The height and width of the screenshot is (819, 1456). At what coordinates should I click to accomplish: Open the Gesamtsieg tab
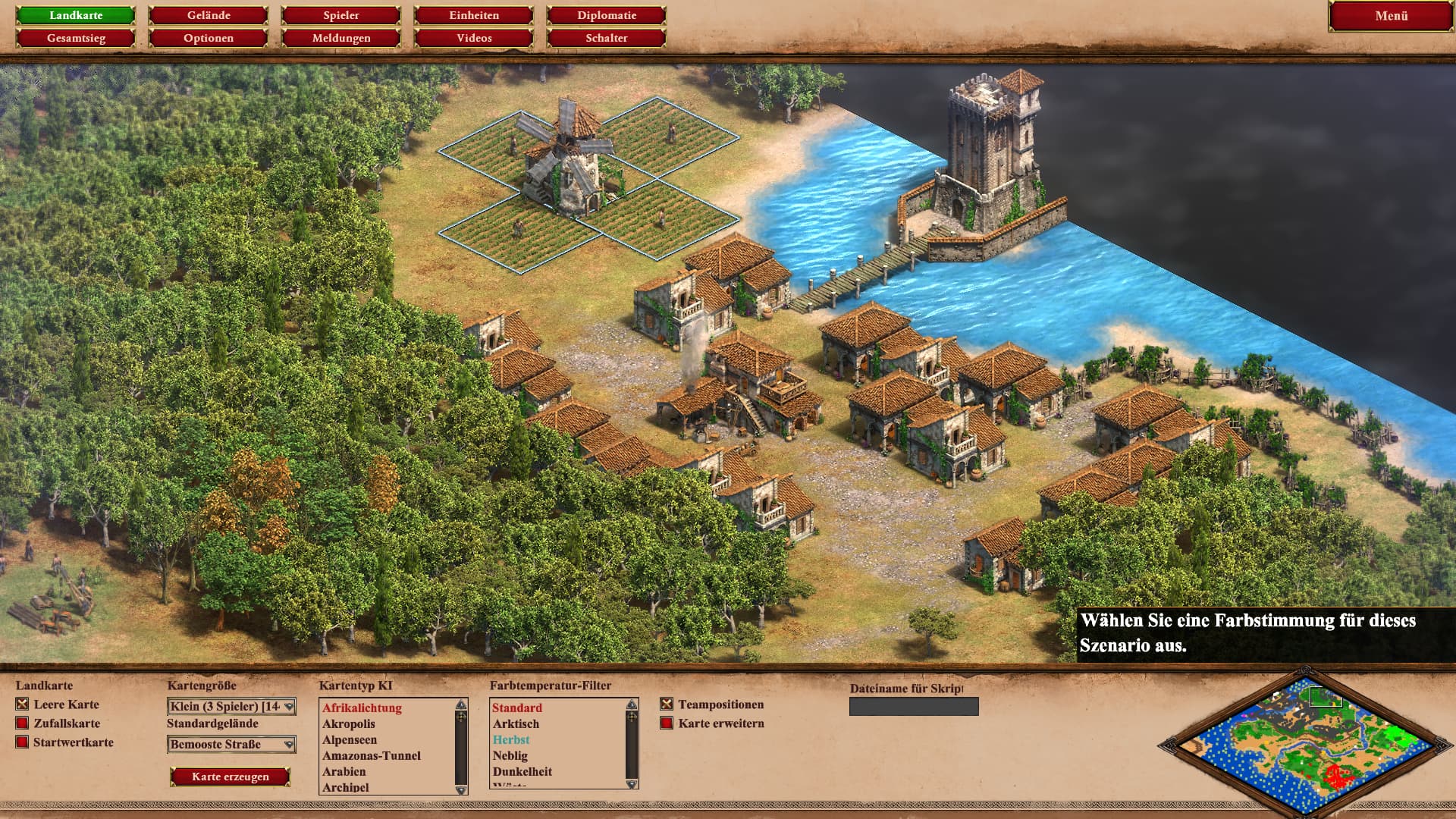tap(76, 38)
